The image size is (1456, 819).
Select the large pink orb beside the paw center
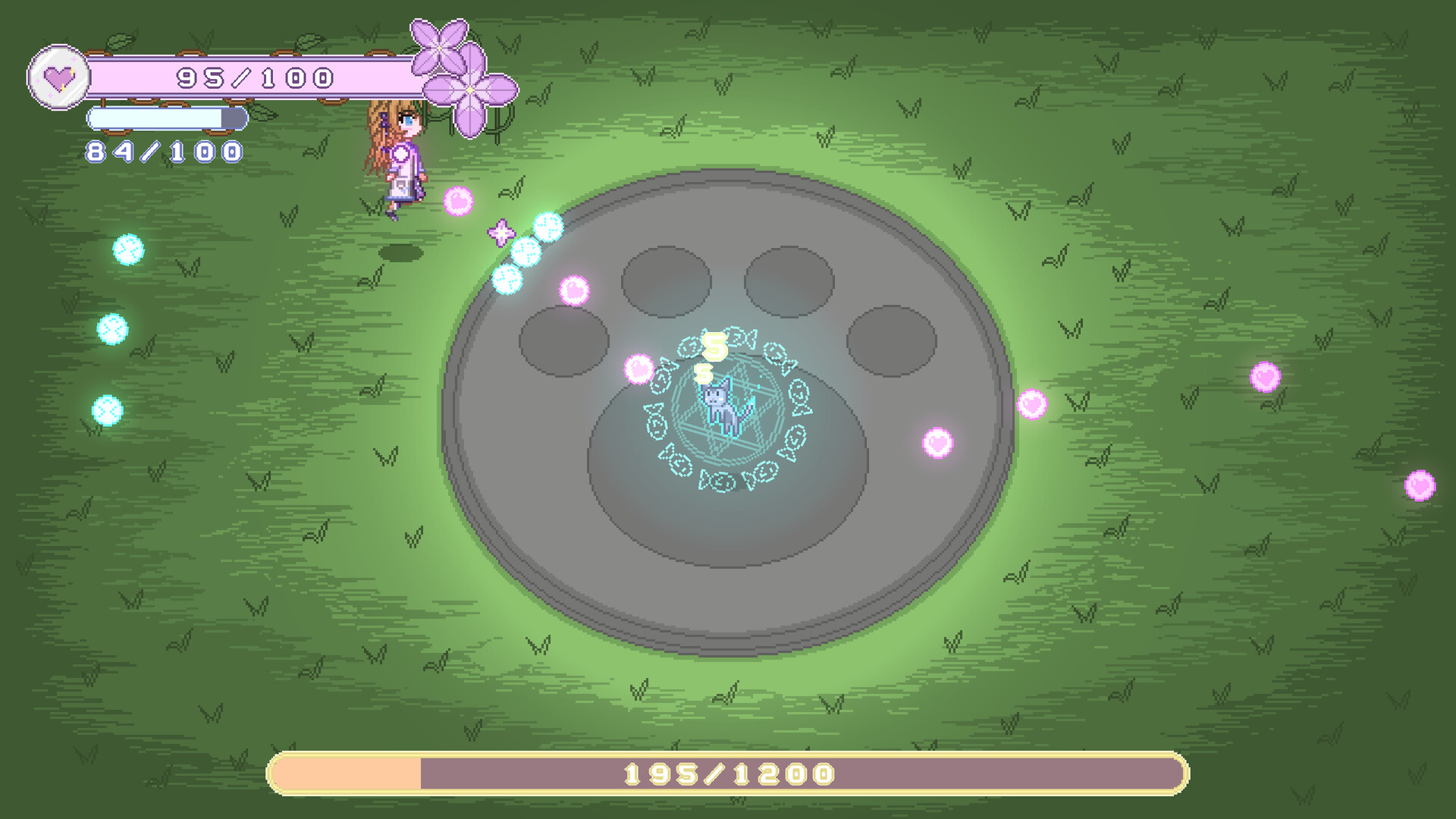[x=637, y=368]
